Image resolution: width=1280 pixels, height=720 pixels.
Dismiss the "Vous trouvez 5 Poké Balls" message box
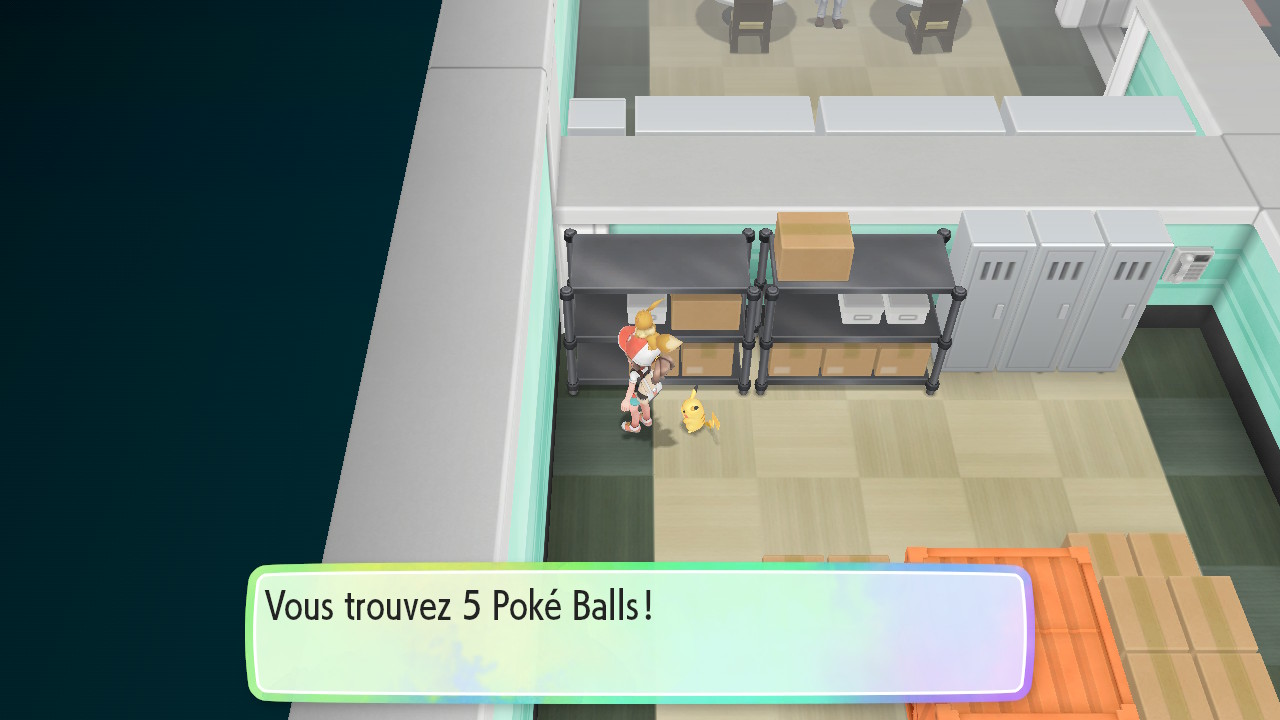pos(640,630)
